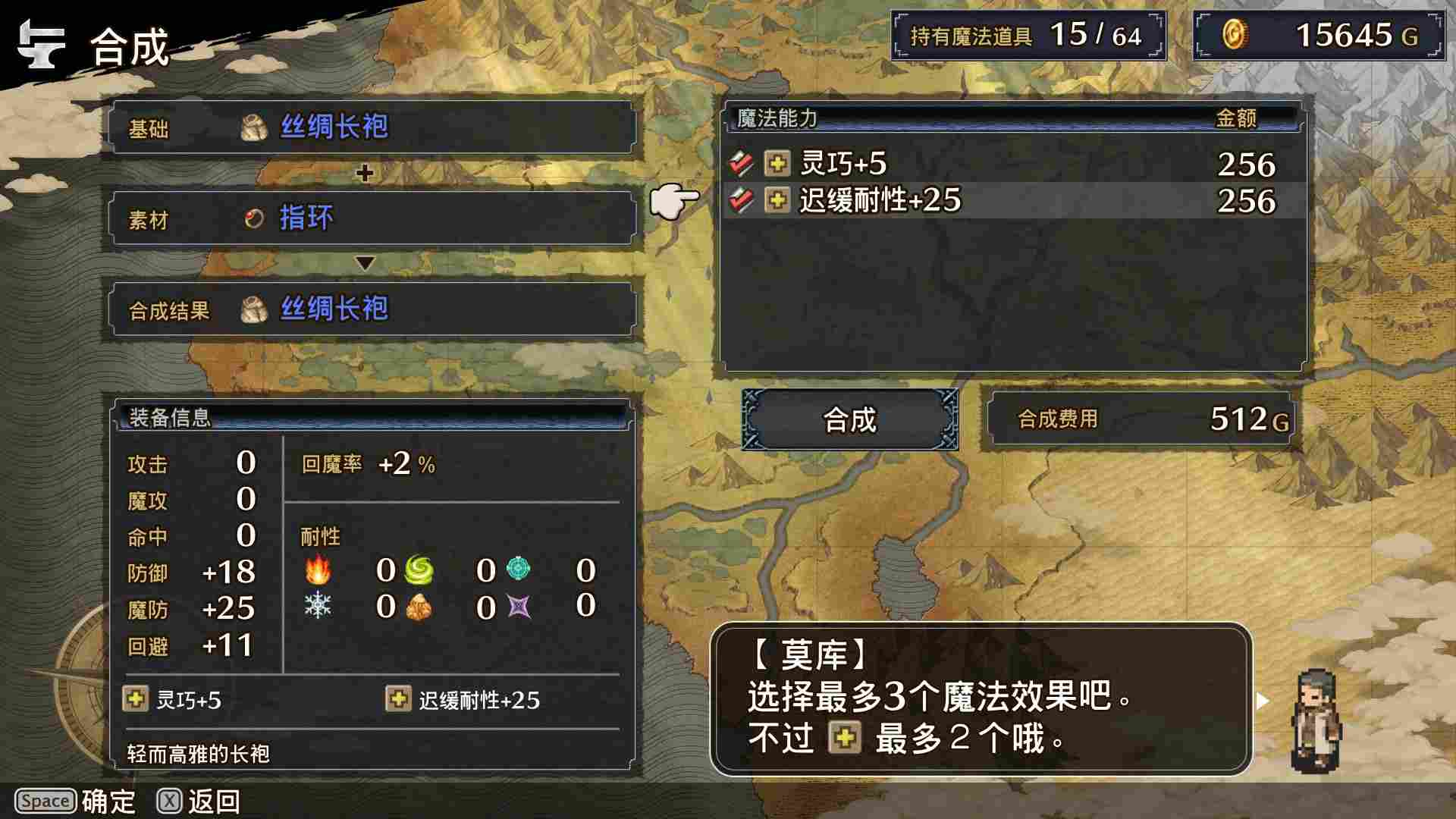Toggle the checkmark for 迟缓耐性+25
This screenshot has width=1456, height=819.
[742, 200]
